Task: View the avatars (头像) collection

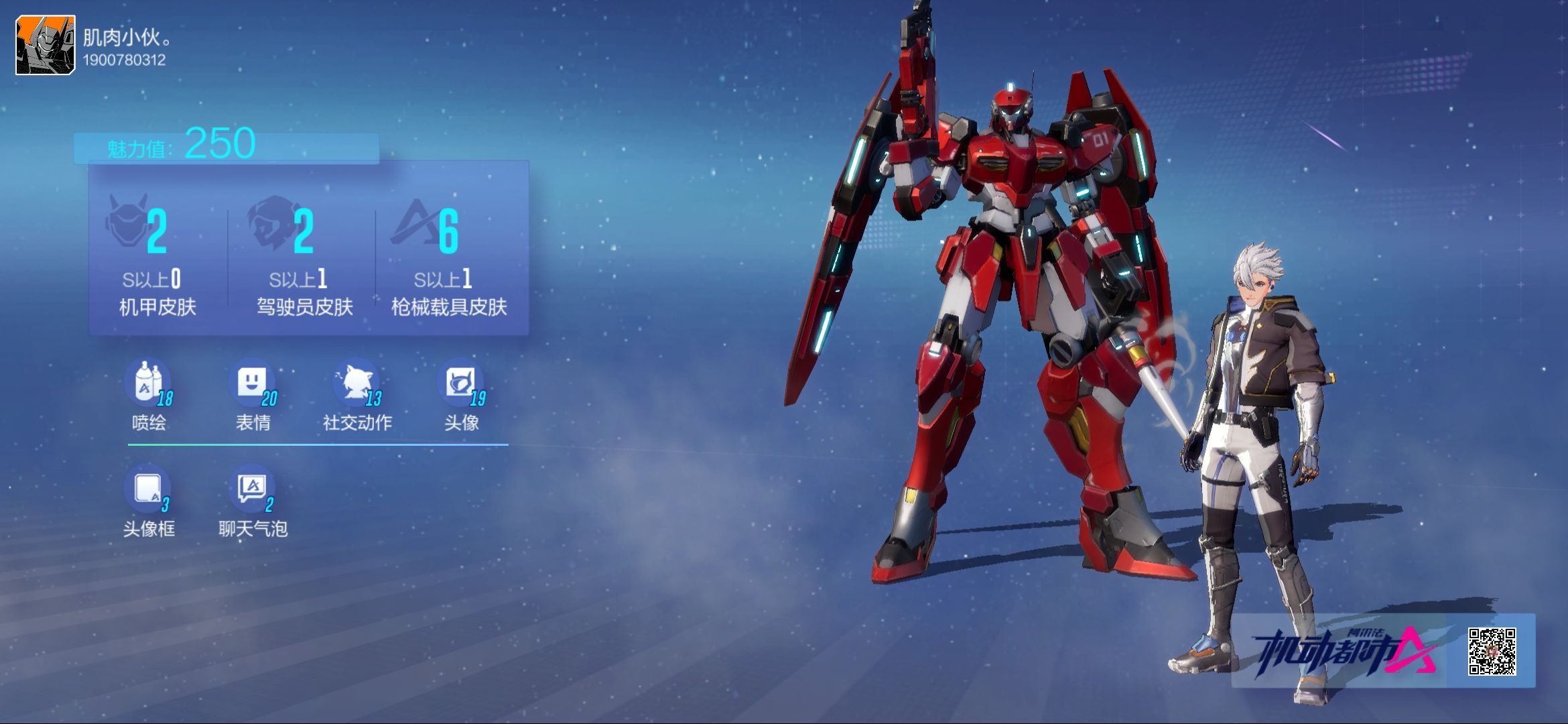Action: click(x=461, y=384)
